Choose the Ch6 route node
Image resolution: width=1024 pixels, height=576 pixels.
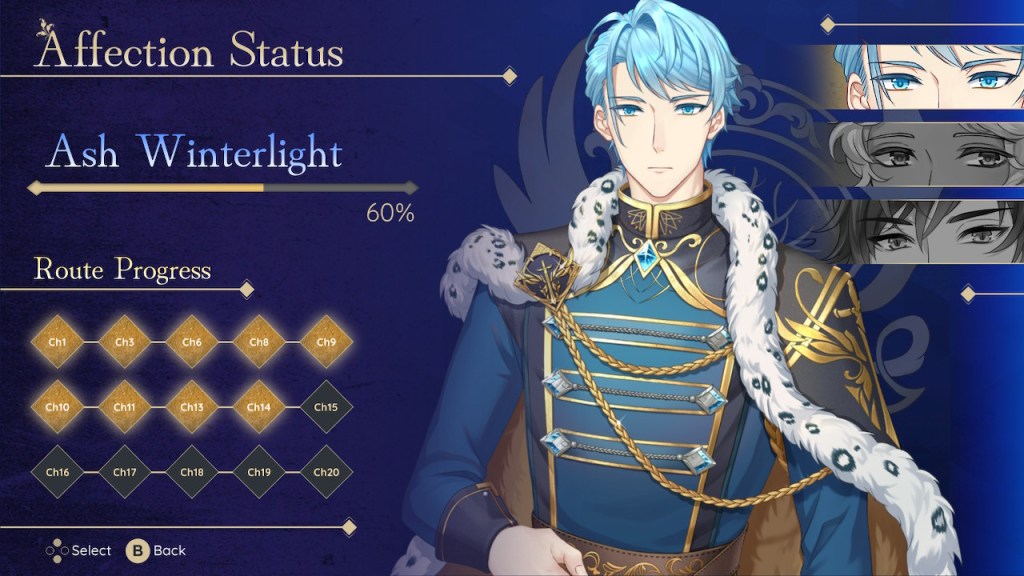click(192, 342)
